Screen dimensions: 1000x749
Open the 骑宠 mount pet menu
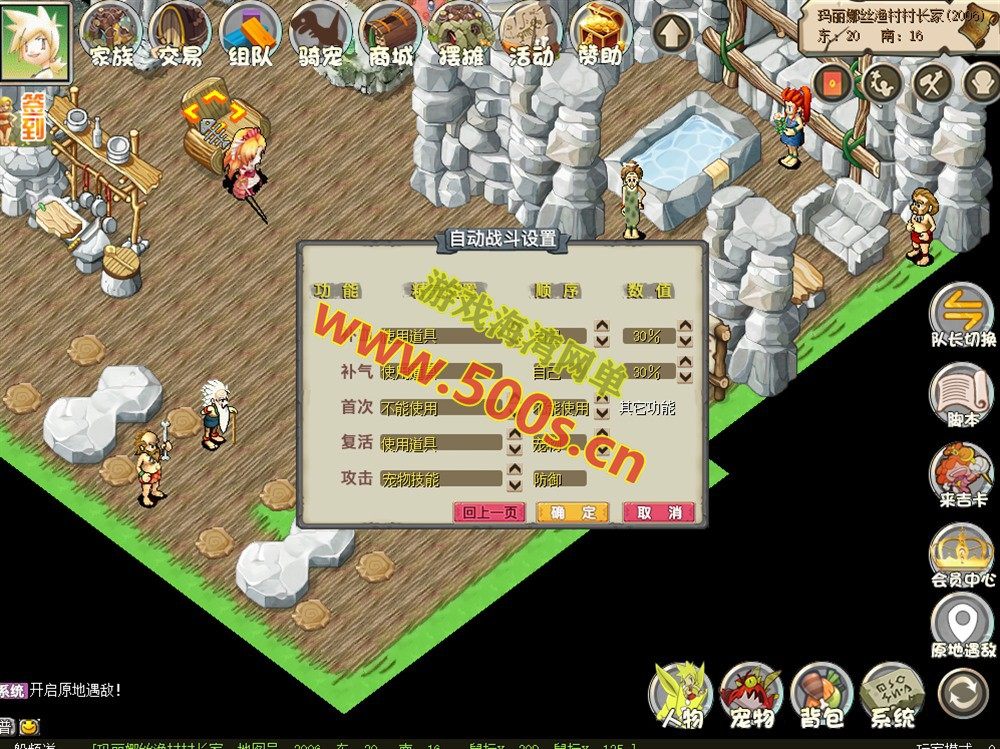[x=319, y=35]
